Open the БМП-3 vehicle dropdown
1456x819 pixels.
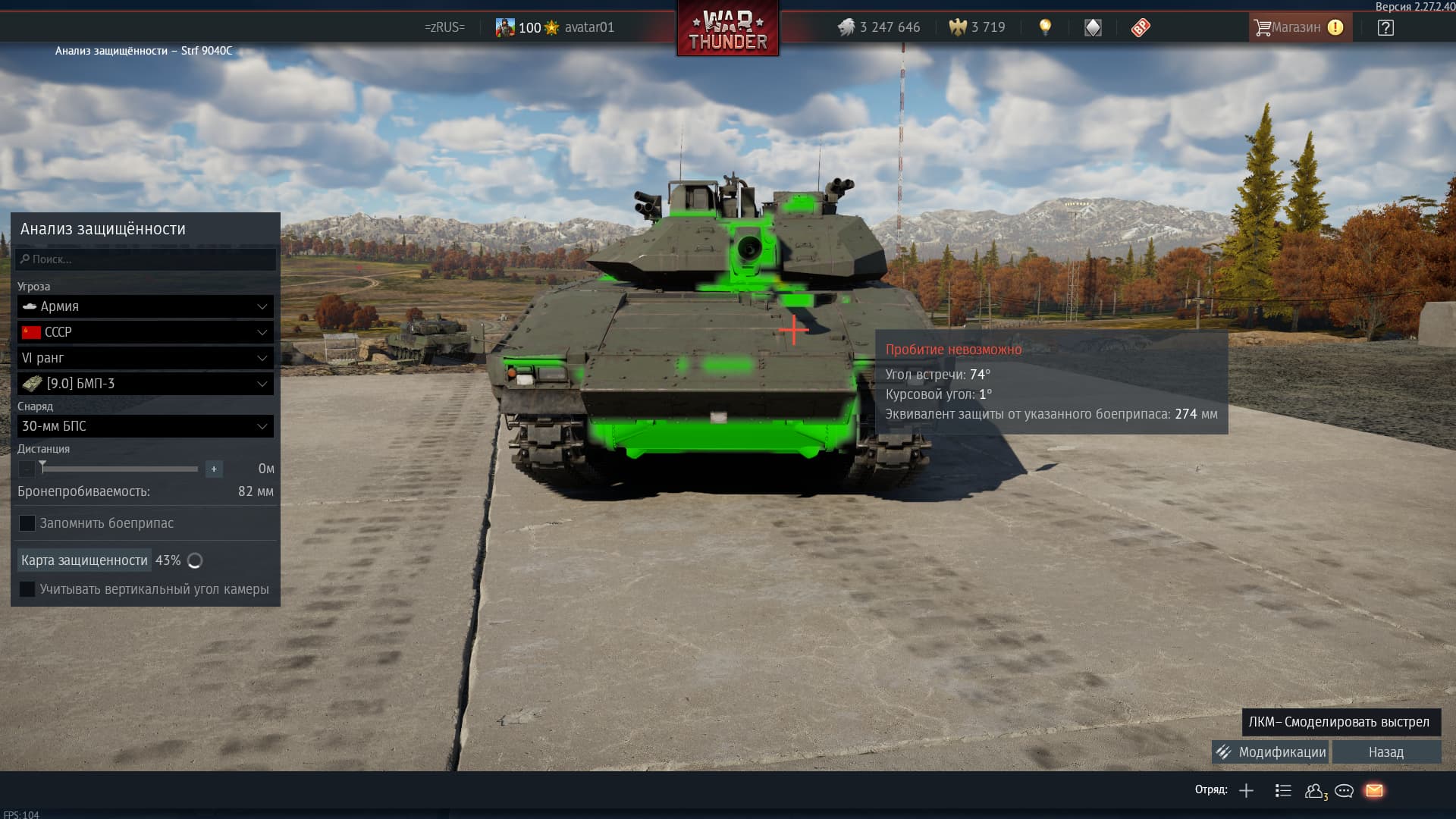(x=146, y=384)
